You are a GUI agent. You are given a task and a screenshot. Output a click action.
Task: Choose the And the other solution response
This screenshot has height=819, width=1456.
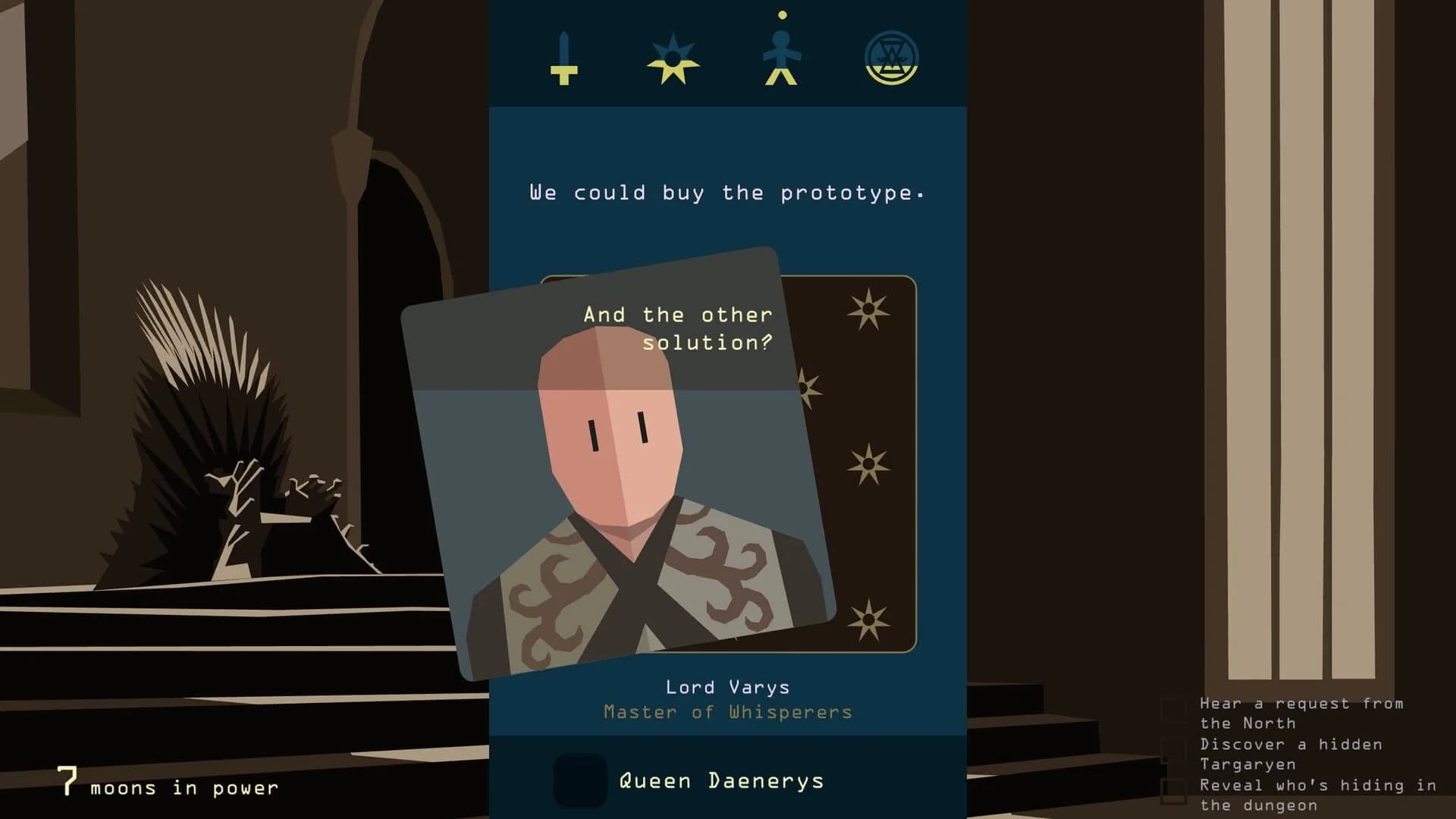[x=679, y=328]
